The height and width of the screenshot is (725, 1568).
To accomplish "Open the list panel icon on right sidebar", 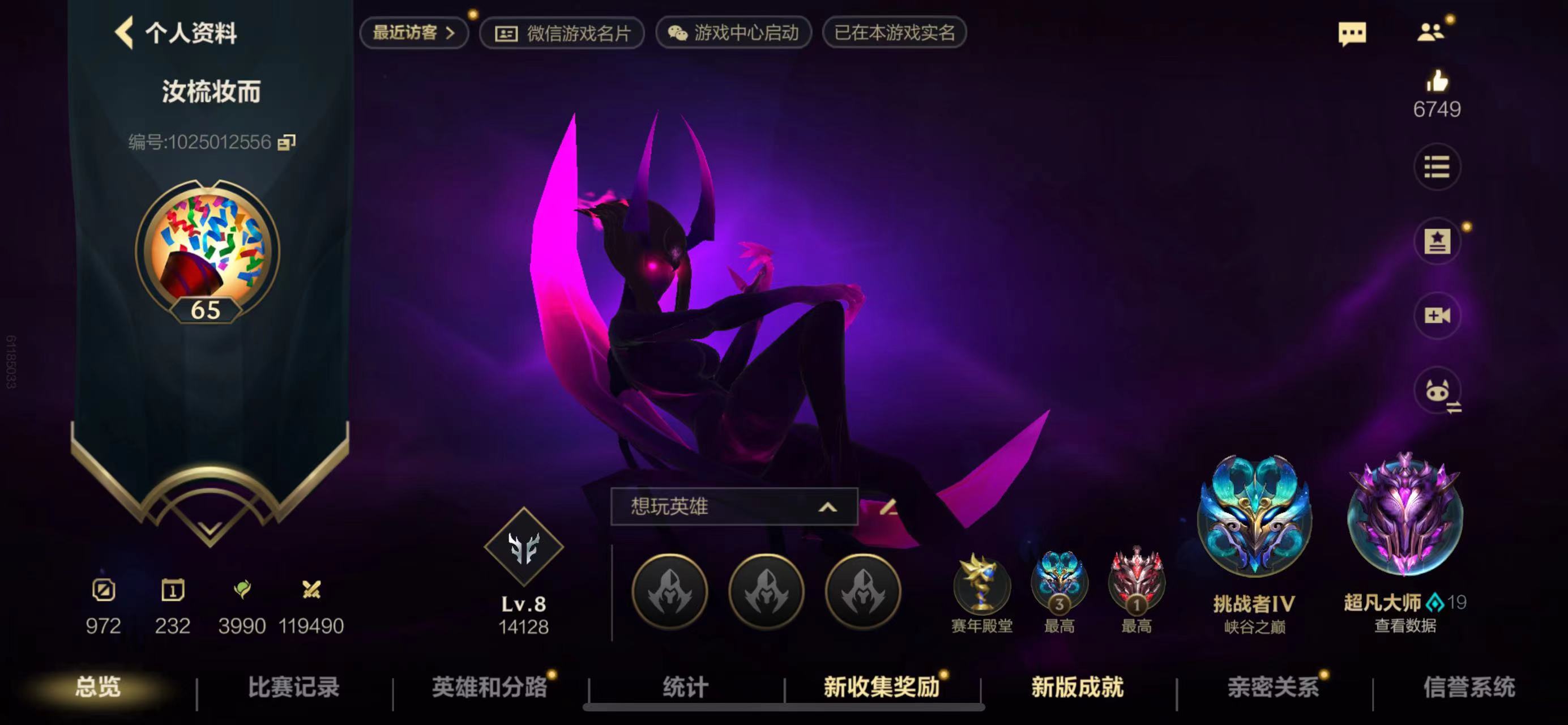I will click(1437, 168).
